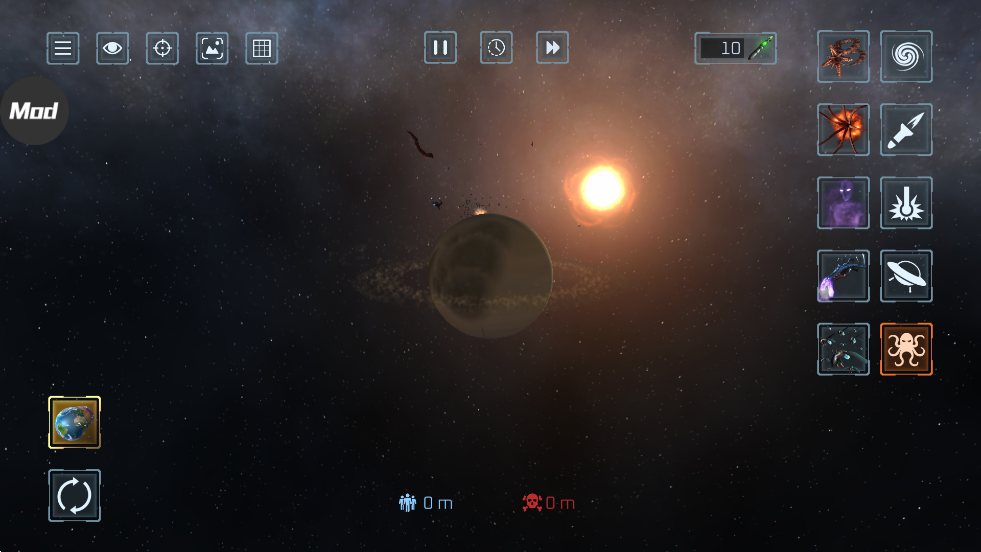Open the hamburger main menu

[x=63, y=48]
